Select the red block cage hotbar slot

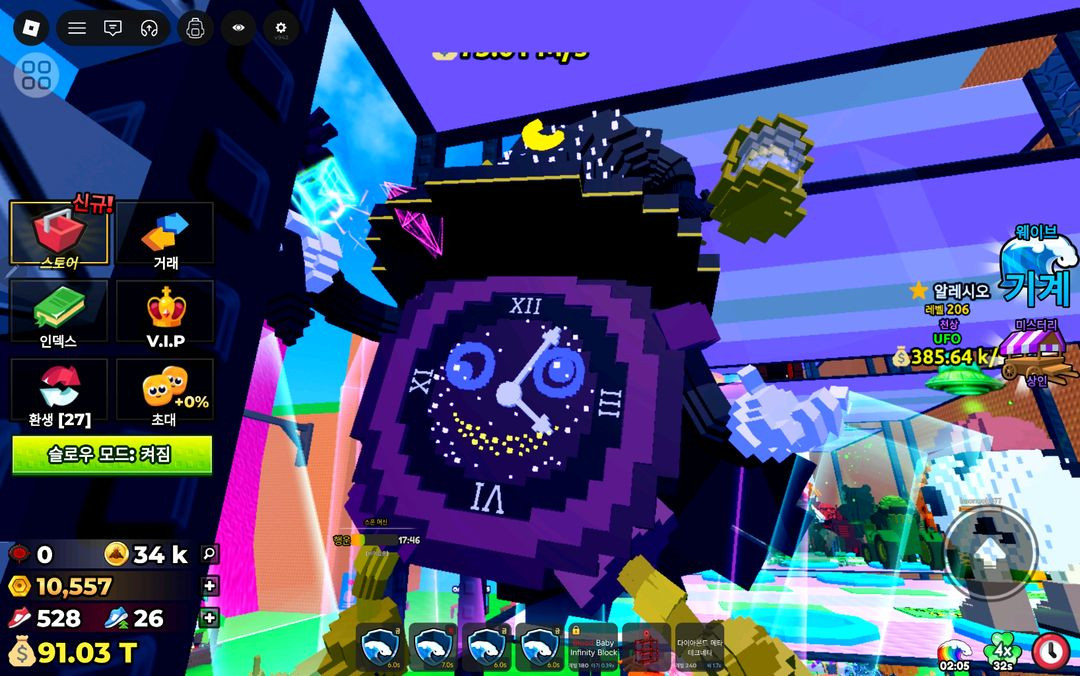click(x=645, y=647)
